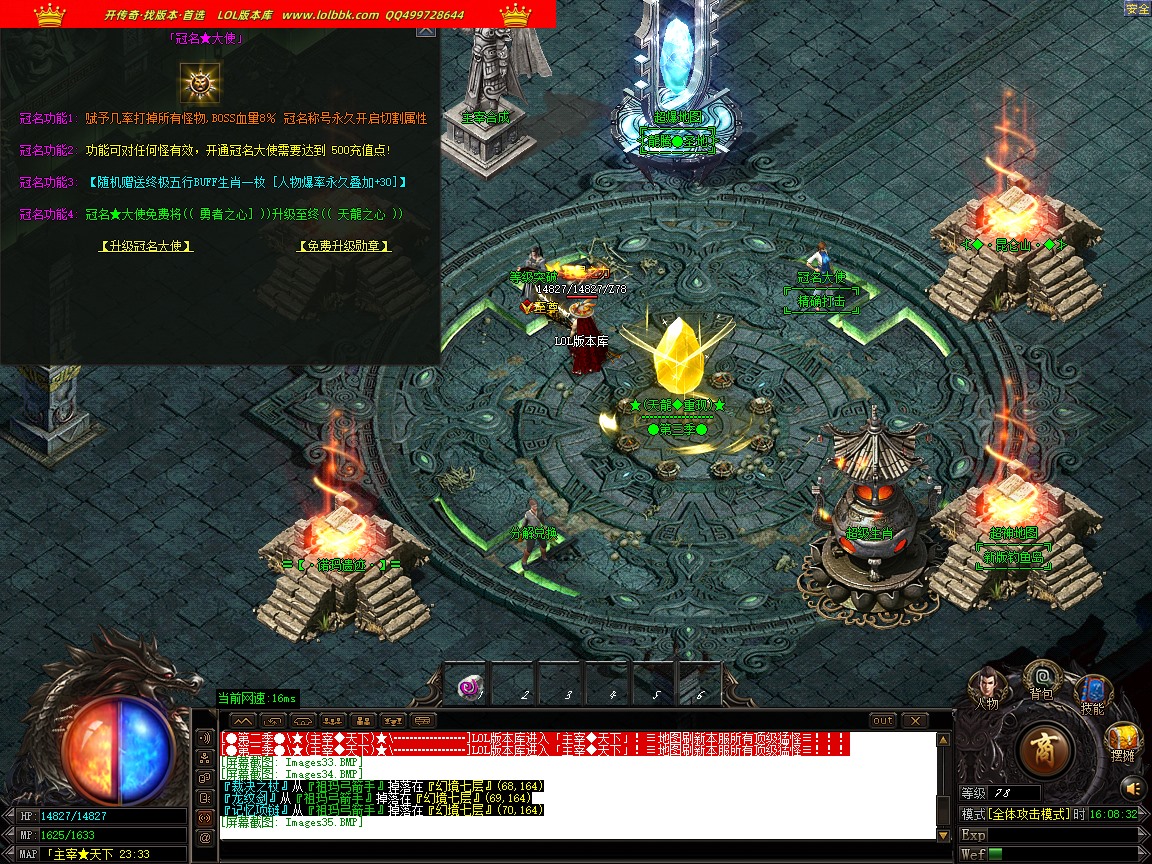Open the 人物 character sheet
Image resolution: width=1152 pixels, height=864 pixels.
point(987,686)
